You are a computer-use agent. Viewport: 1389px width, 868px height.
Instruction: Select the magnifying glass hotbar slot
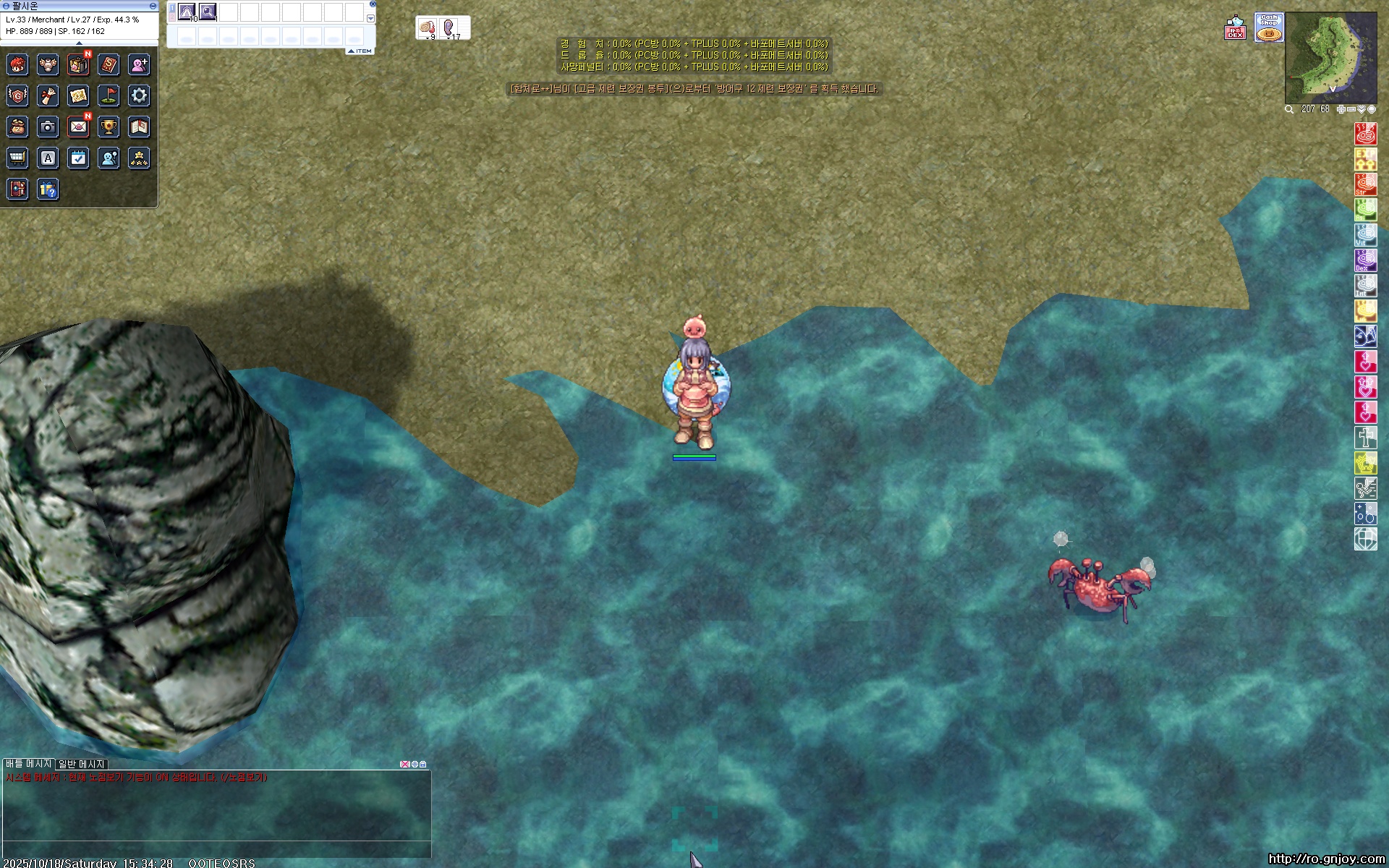[x=208, y=12]
